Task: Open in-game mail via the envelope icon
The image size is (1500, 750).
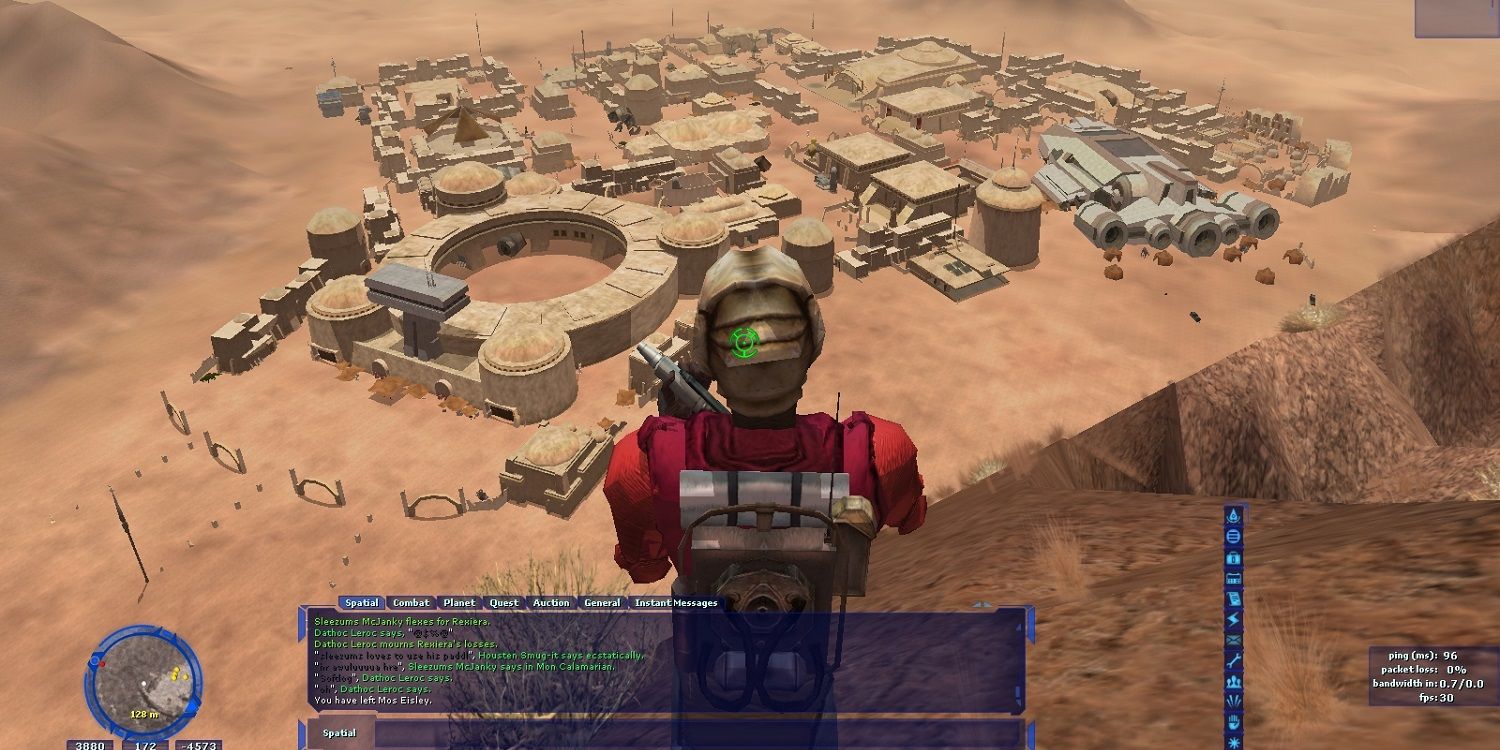Action: click(1232, 639)
